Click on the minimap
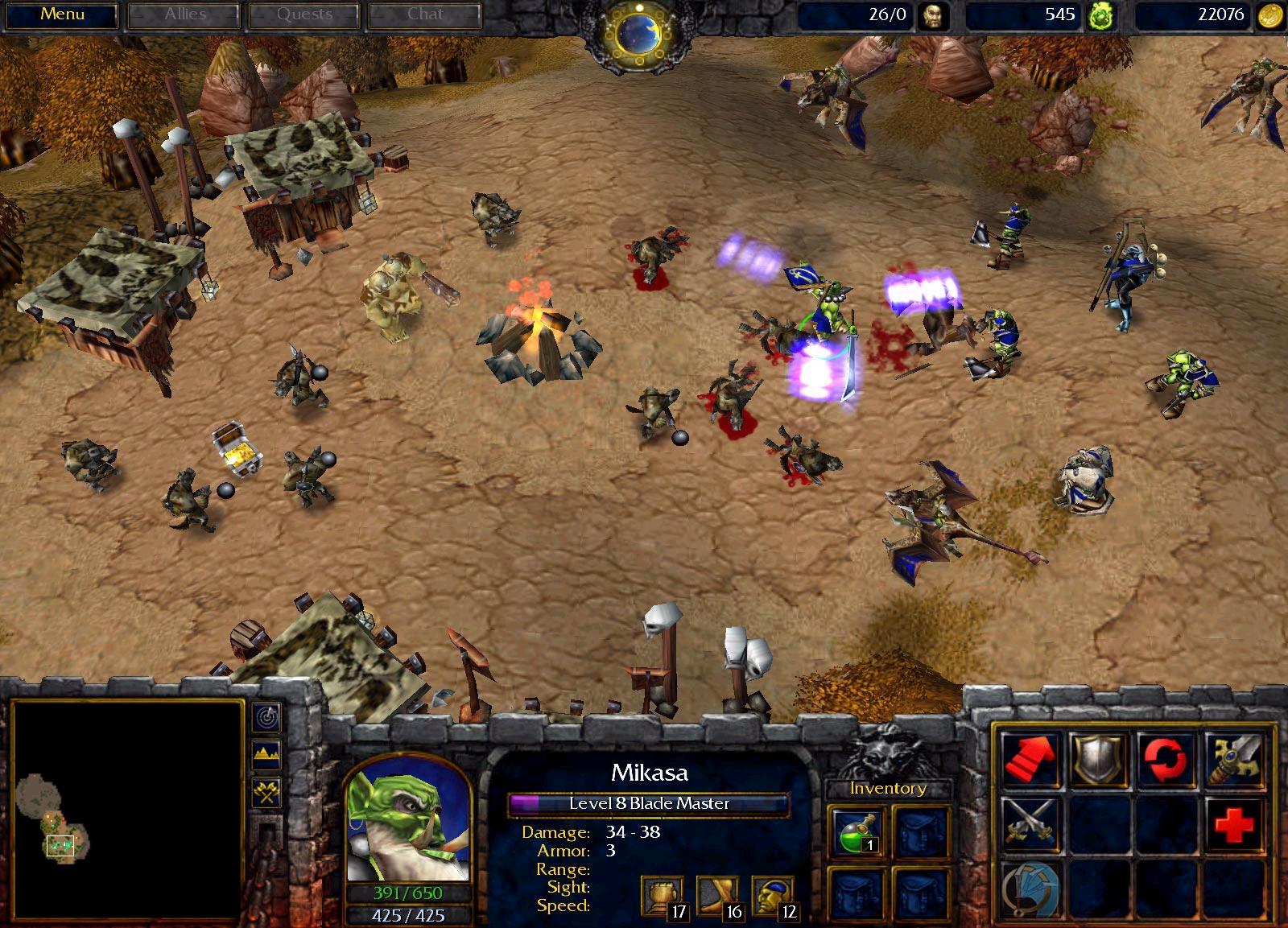The width and height of the screenshot is (1288, 928). (127, 810)
